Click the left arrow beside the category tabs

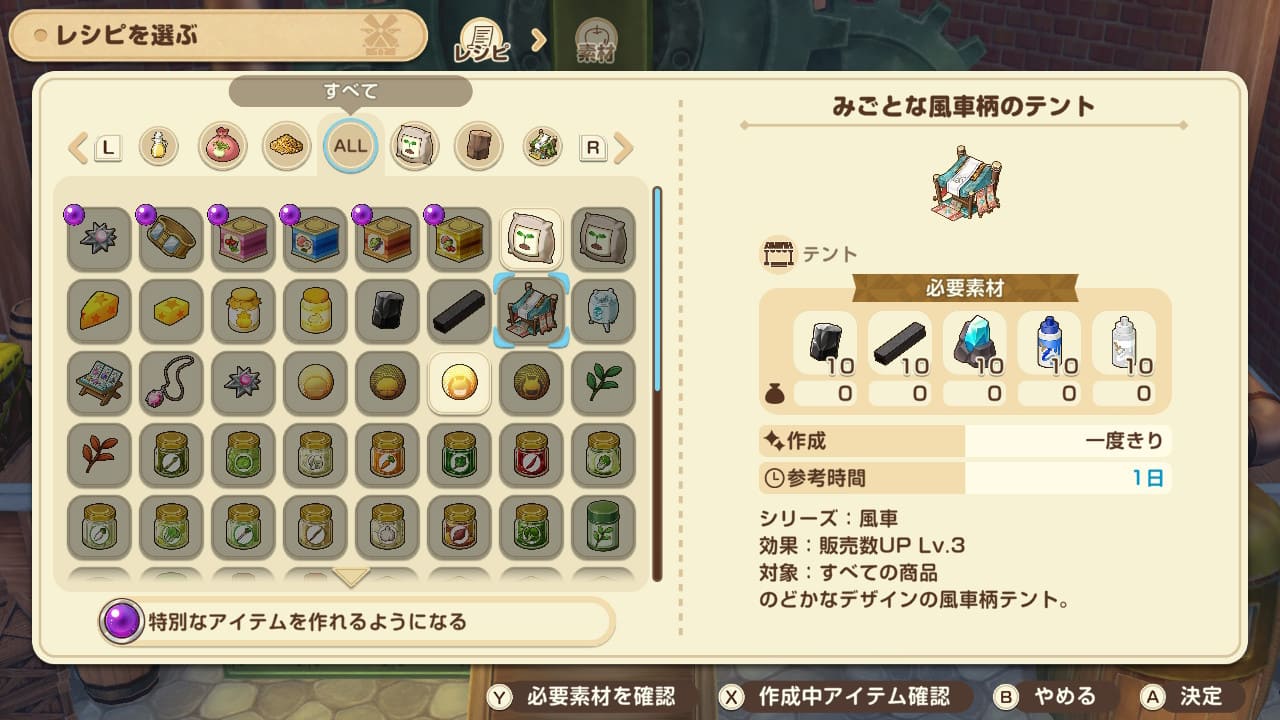[78, 148]
